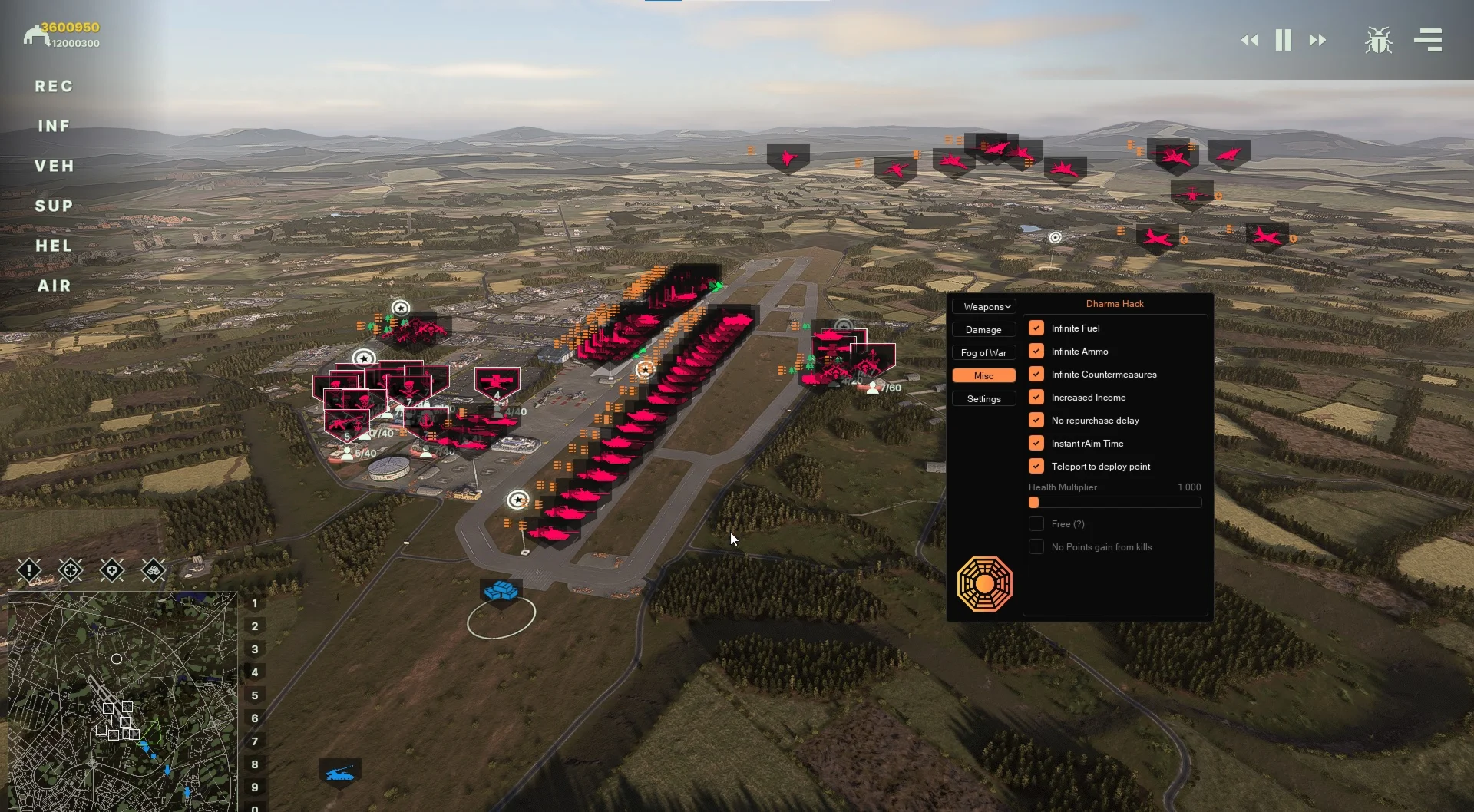This screenshot has height=812, width=1474.
Task: Click the medical cross marker icon
Action: [112, 571]
